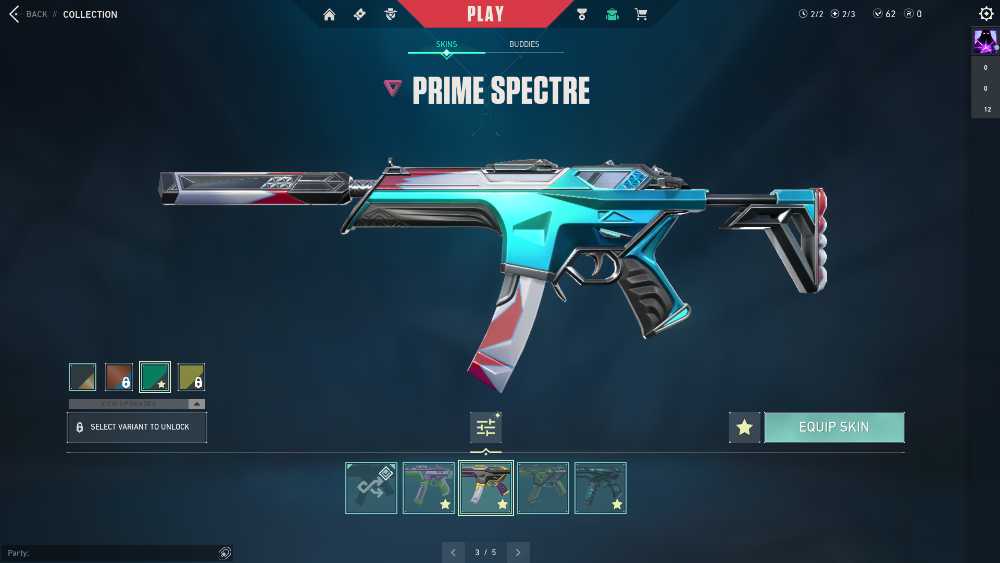Open the store shopping cart

[x=641, y=14]
